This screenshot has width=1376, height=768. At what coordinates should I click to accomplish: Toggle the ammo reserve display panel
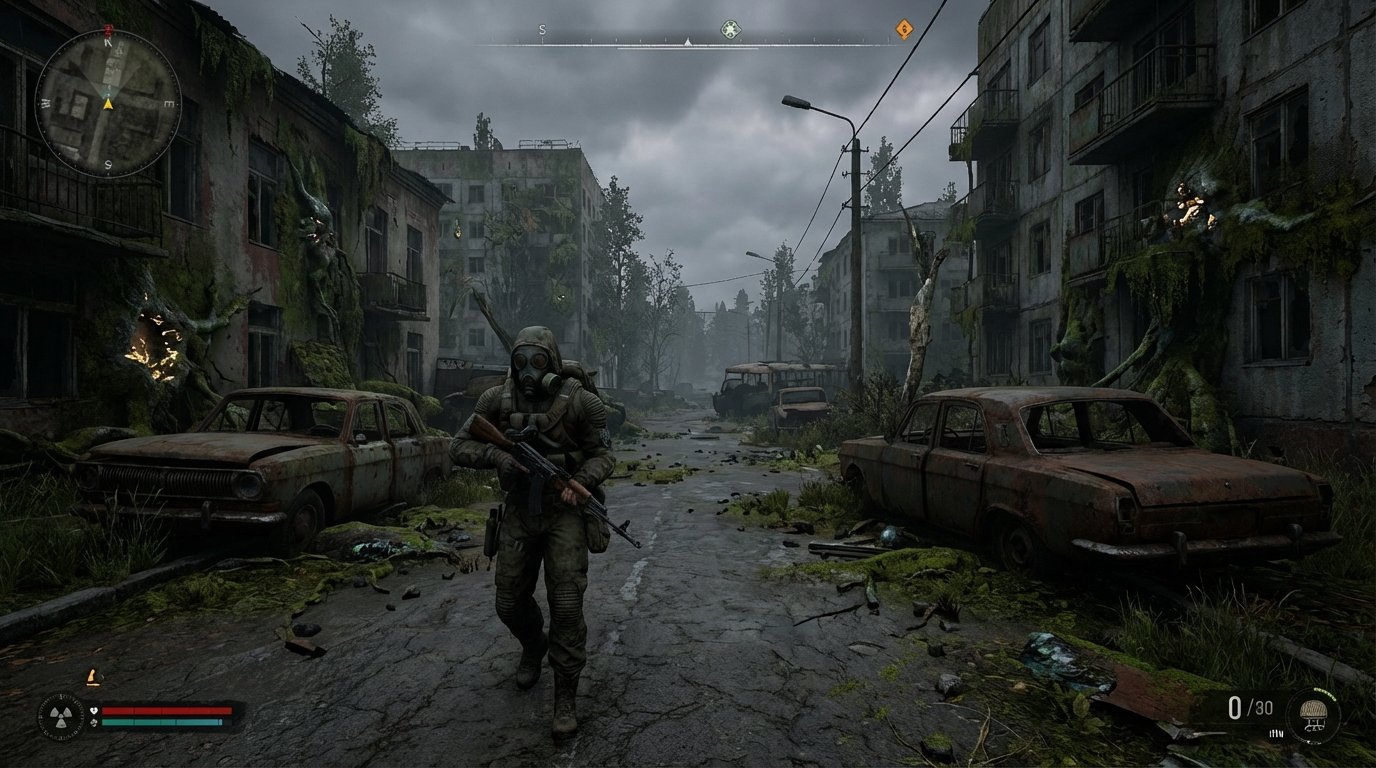click(x=1252, y=708)
